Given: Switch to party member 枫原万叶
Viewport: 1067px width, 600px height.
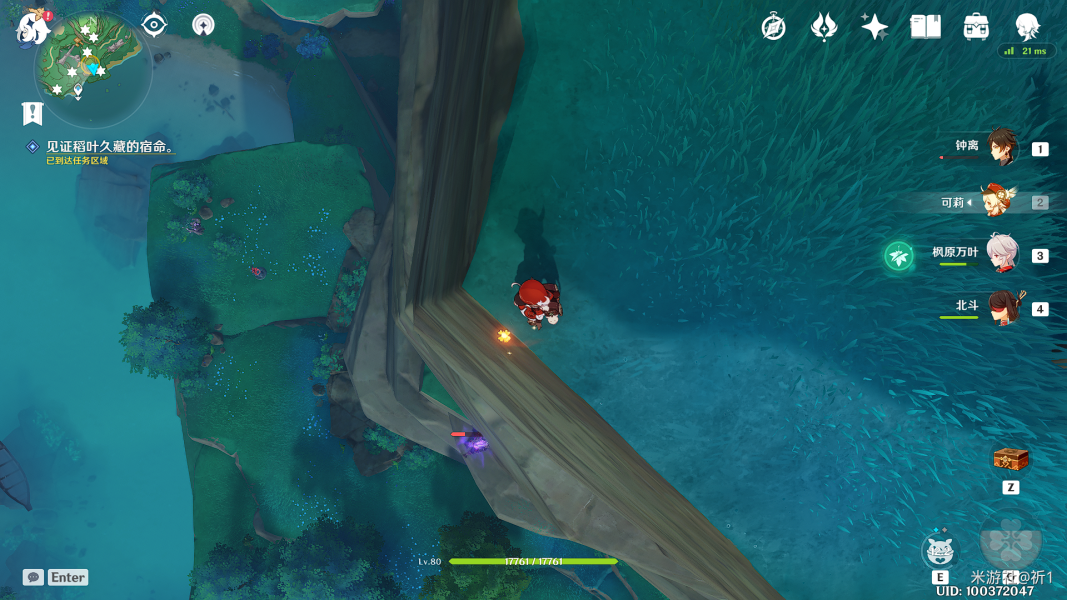Looking at the screenshot, I should 1001,254.
